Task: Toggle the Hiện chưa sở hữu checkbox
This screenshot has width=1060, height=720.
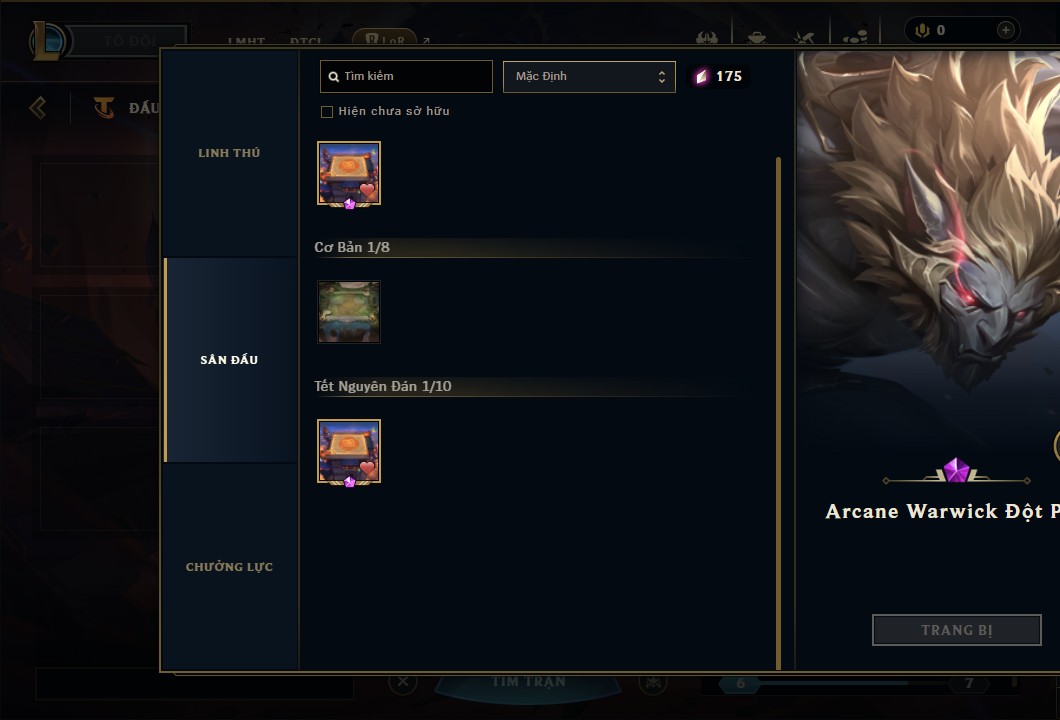Action: pyautogui.click(x=327, y=112)
